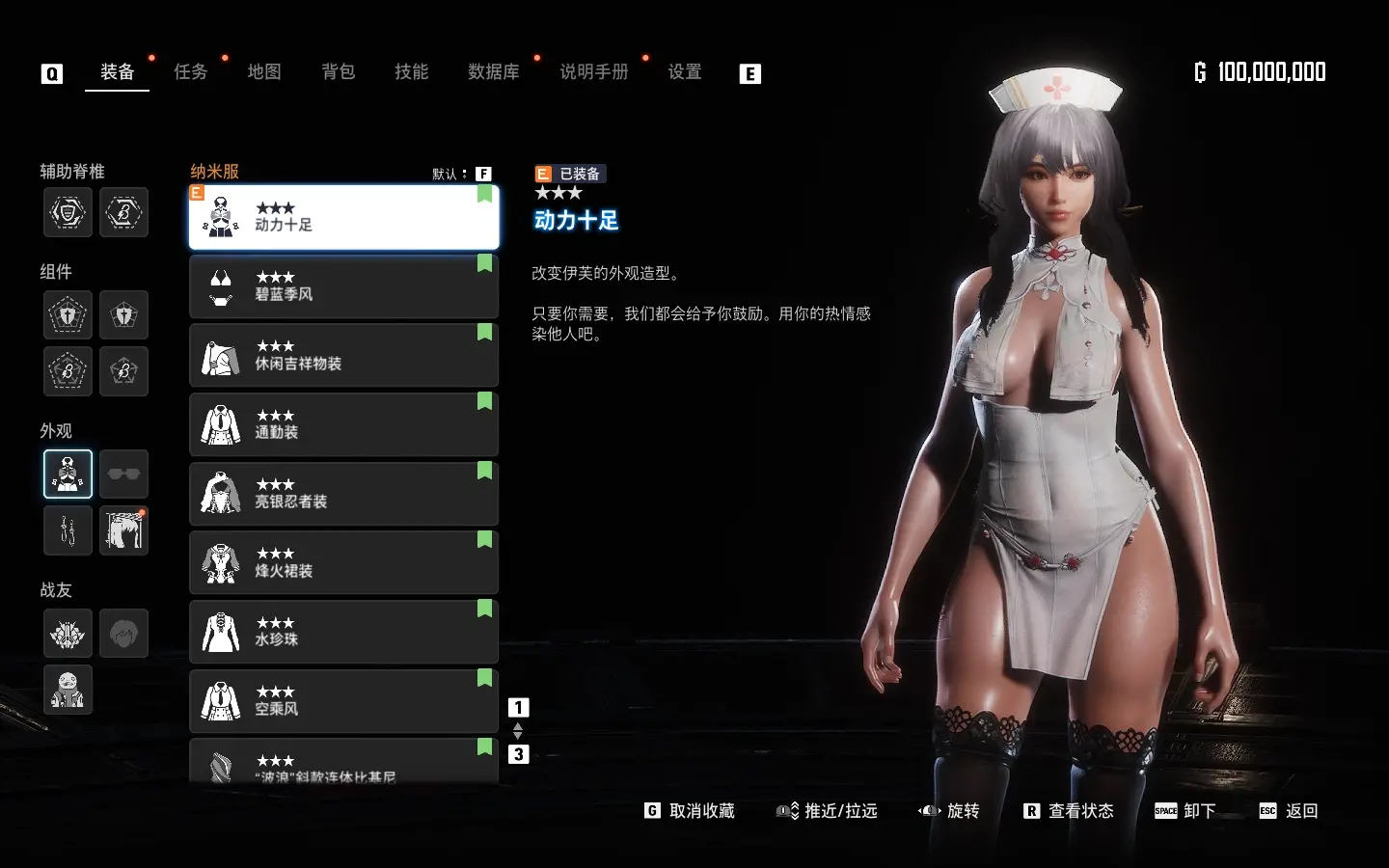The image size is (1389, 868).
Task: Pick the 休闲吉祥物装 outfit
Action: coord(343,356)
